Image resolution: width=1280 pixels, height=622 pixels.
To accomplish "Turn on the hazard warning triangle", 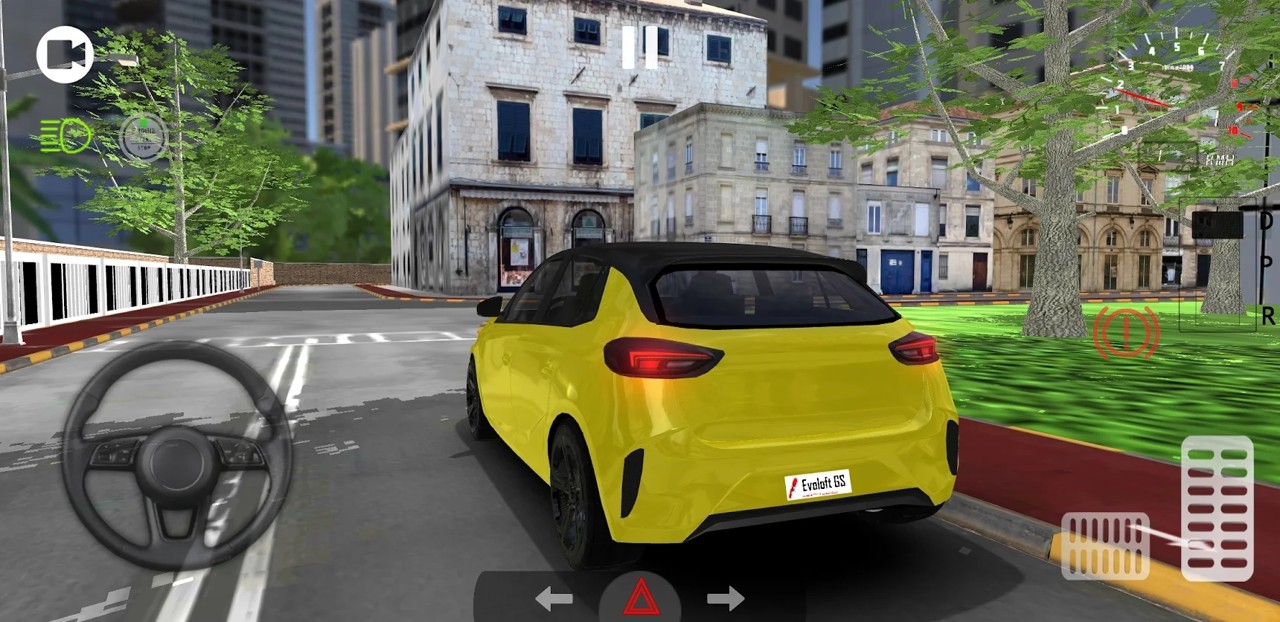I will [x=641, y=598].
